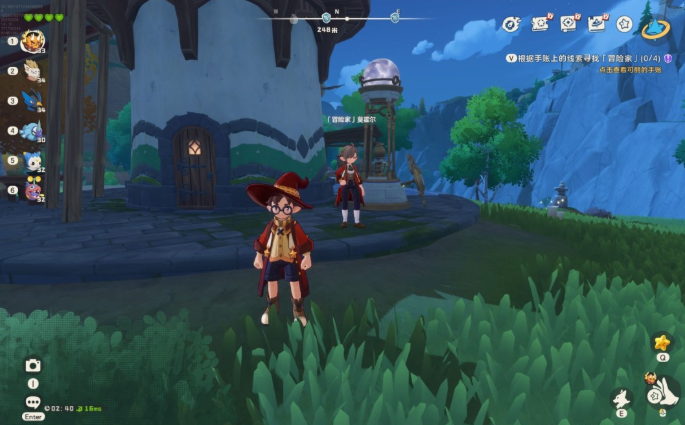Viewport: 685px width, 425px height.
Task: Open the star ticket menu icon
Action: point(542,22)
